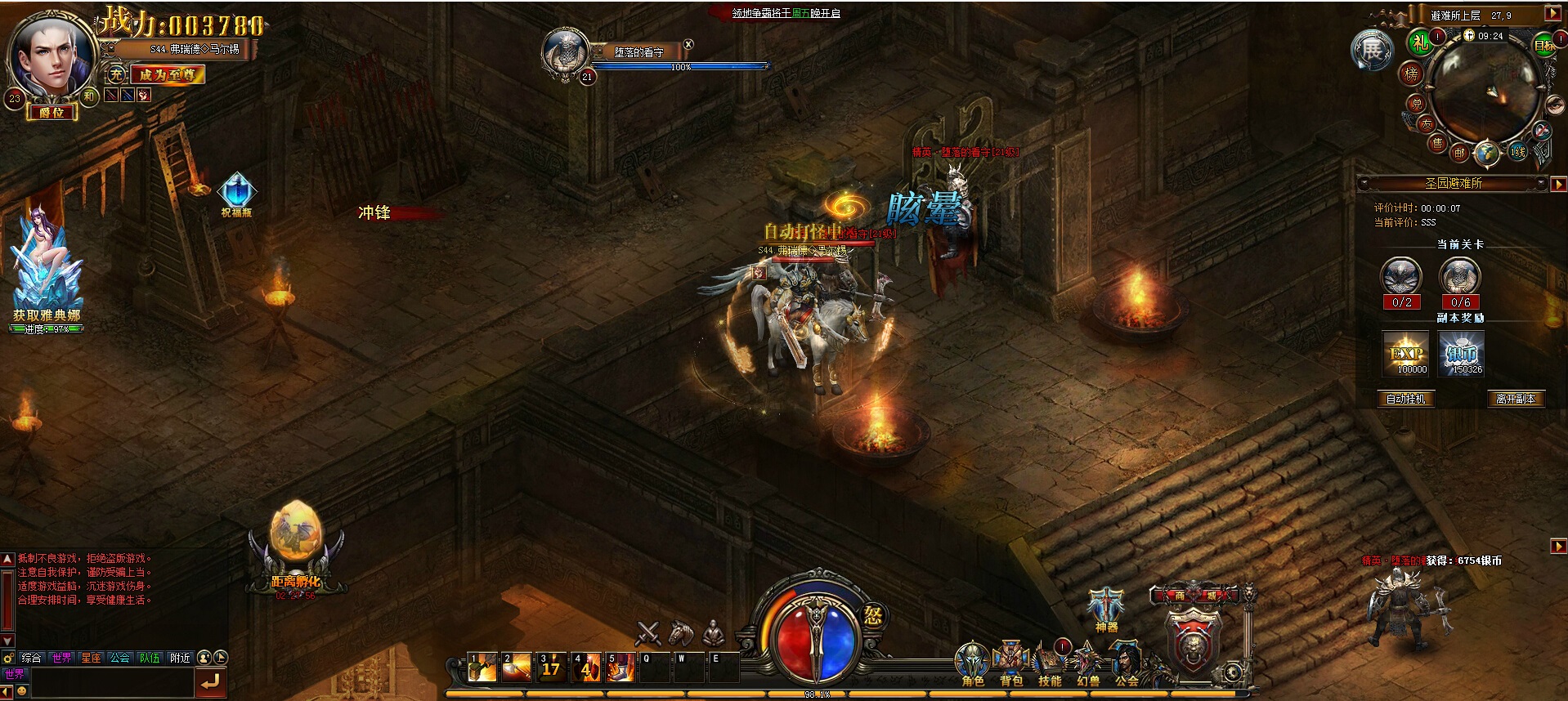Open the 神器 artifact panel
This screenshot has width=1568, height=701.
coord(1106,609)
